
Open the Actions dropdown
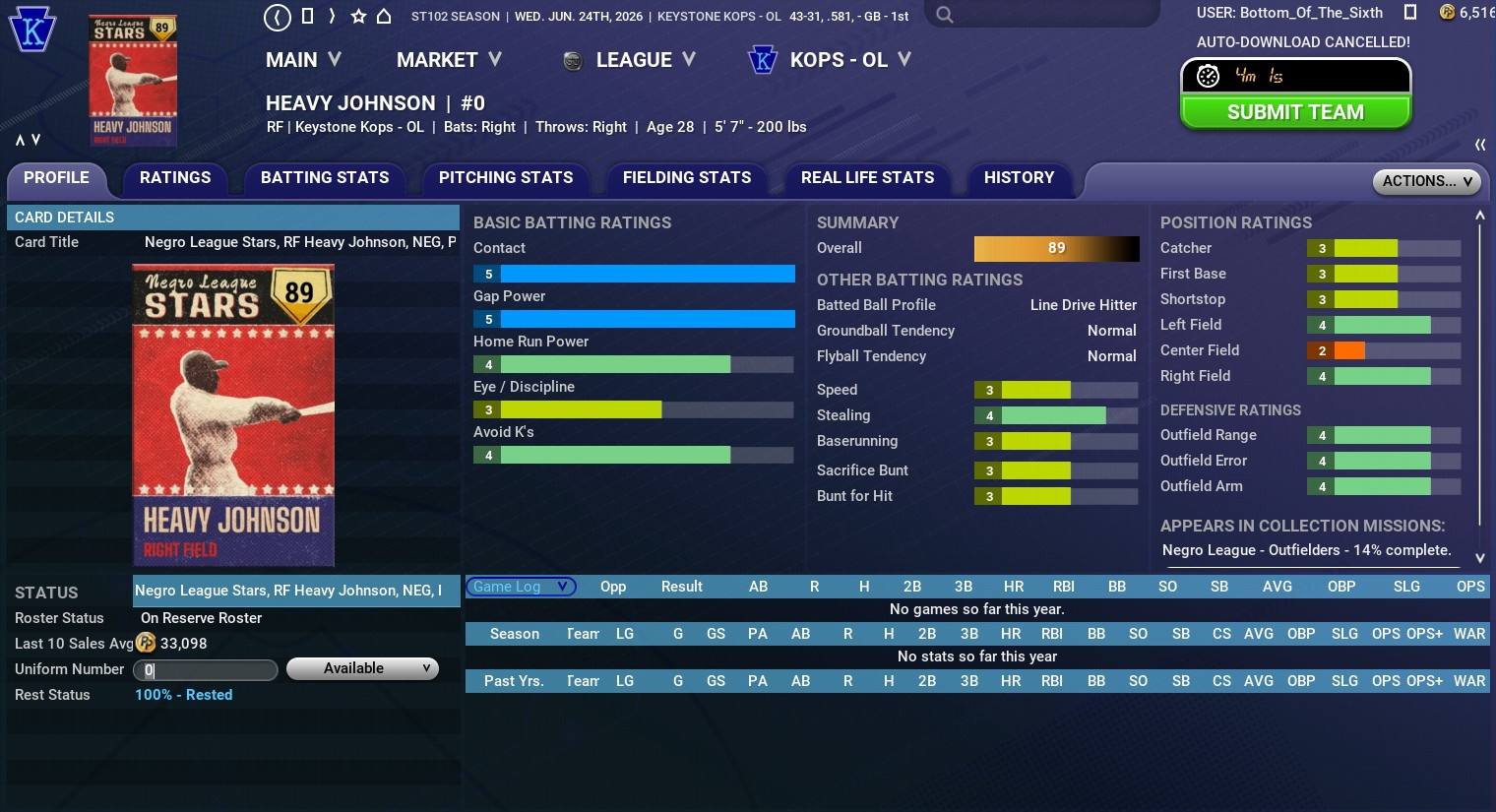point(1426,181)
